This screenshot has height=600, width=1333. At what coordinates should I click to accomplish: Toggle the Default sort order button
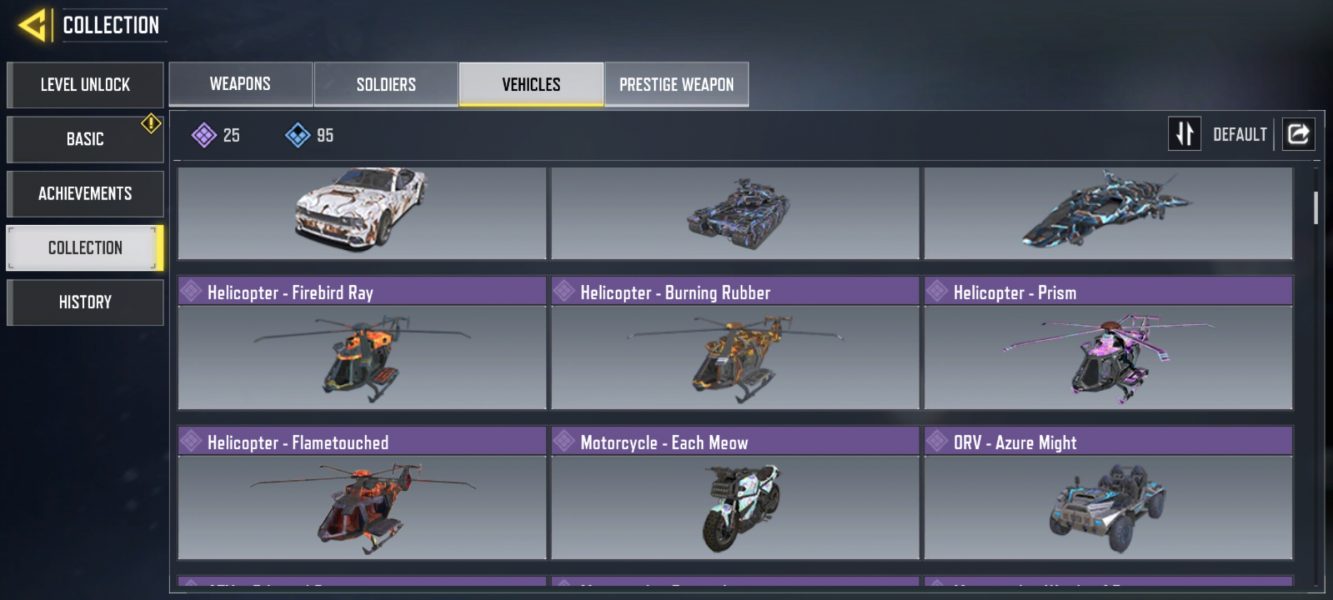[1185, 134]
